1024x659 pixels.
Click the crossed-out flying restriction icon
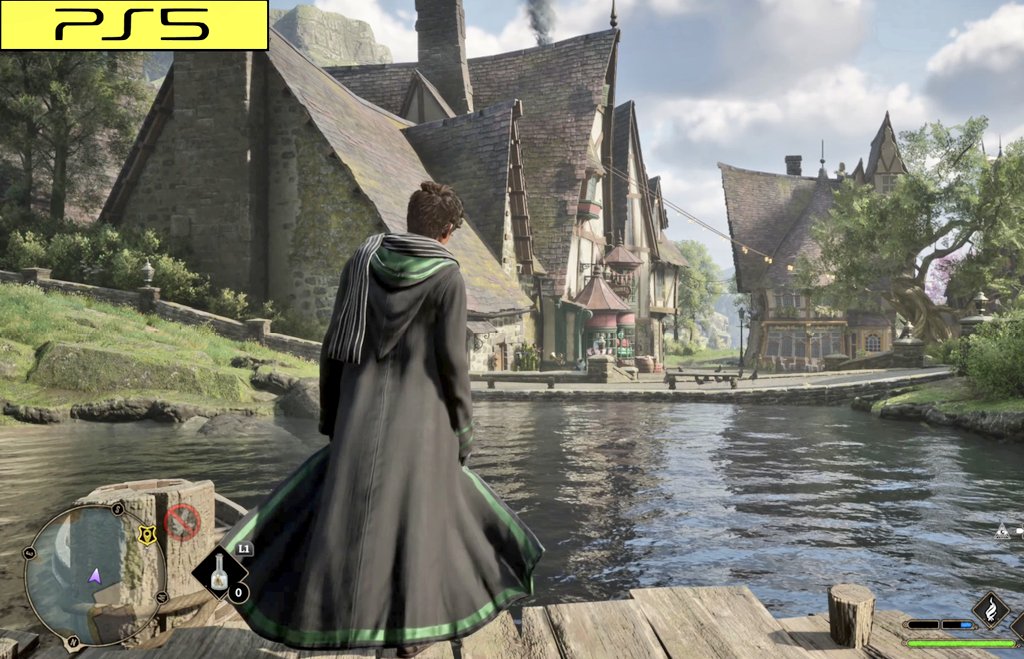point(182,521)
